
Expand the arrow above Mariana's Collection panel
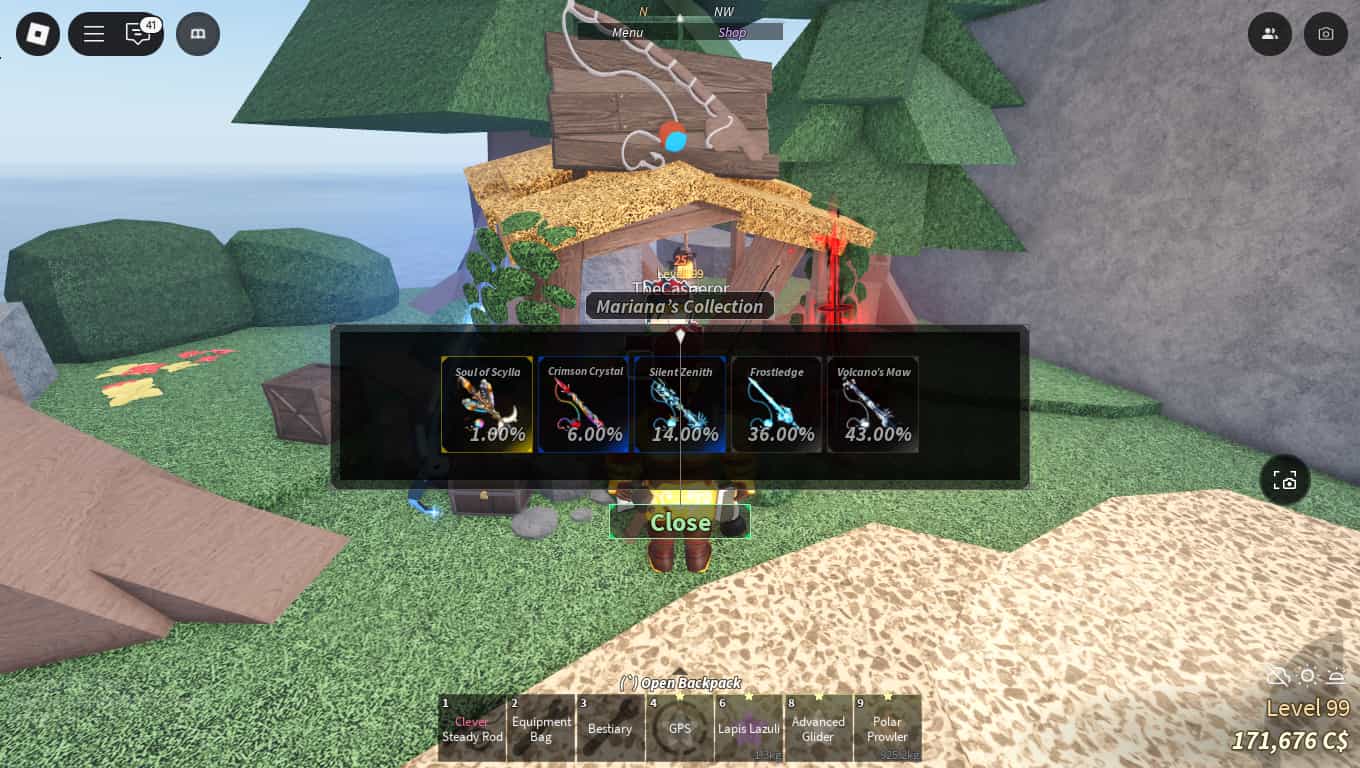(x=680, y=337)
